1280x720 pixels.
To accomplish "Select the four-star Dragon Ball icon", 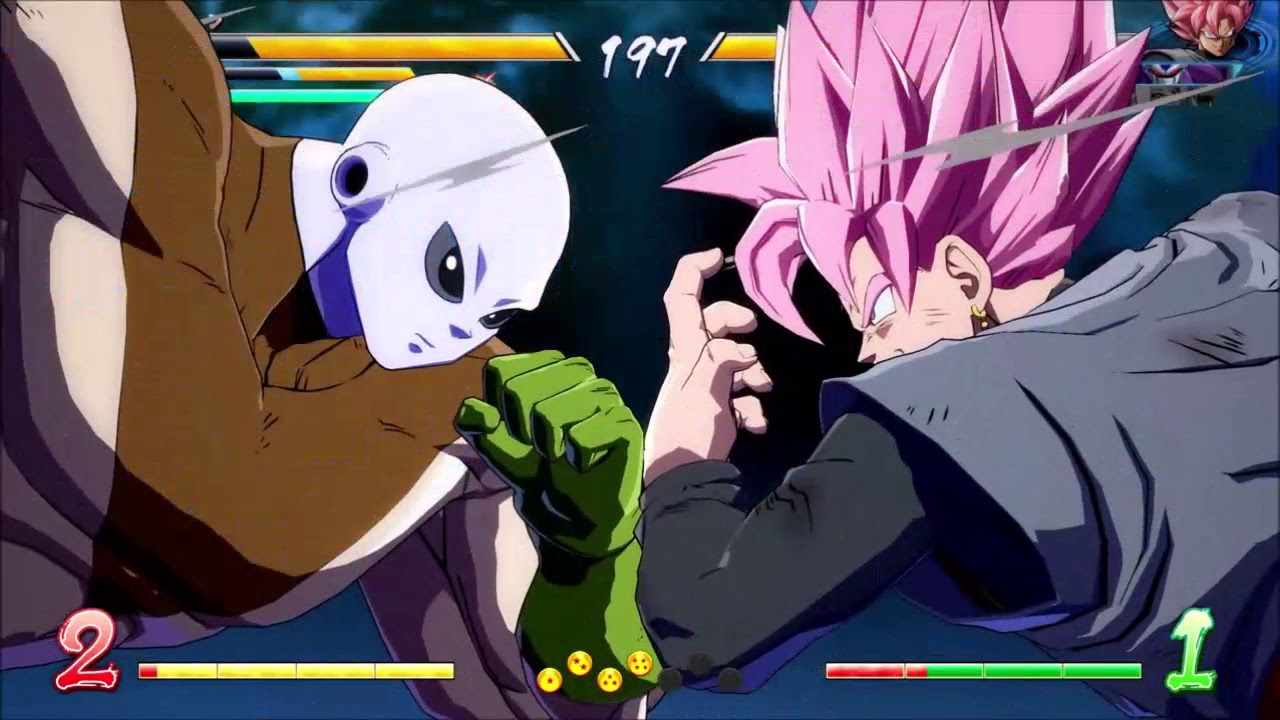I will 638,663.
